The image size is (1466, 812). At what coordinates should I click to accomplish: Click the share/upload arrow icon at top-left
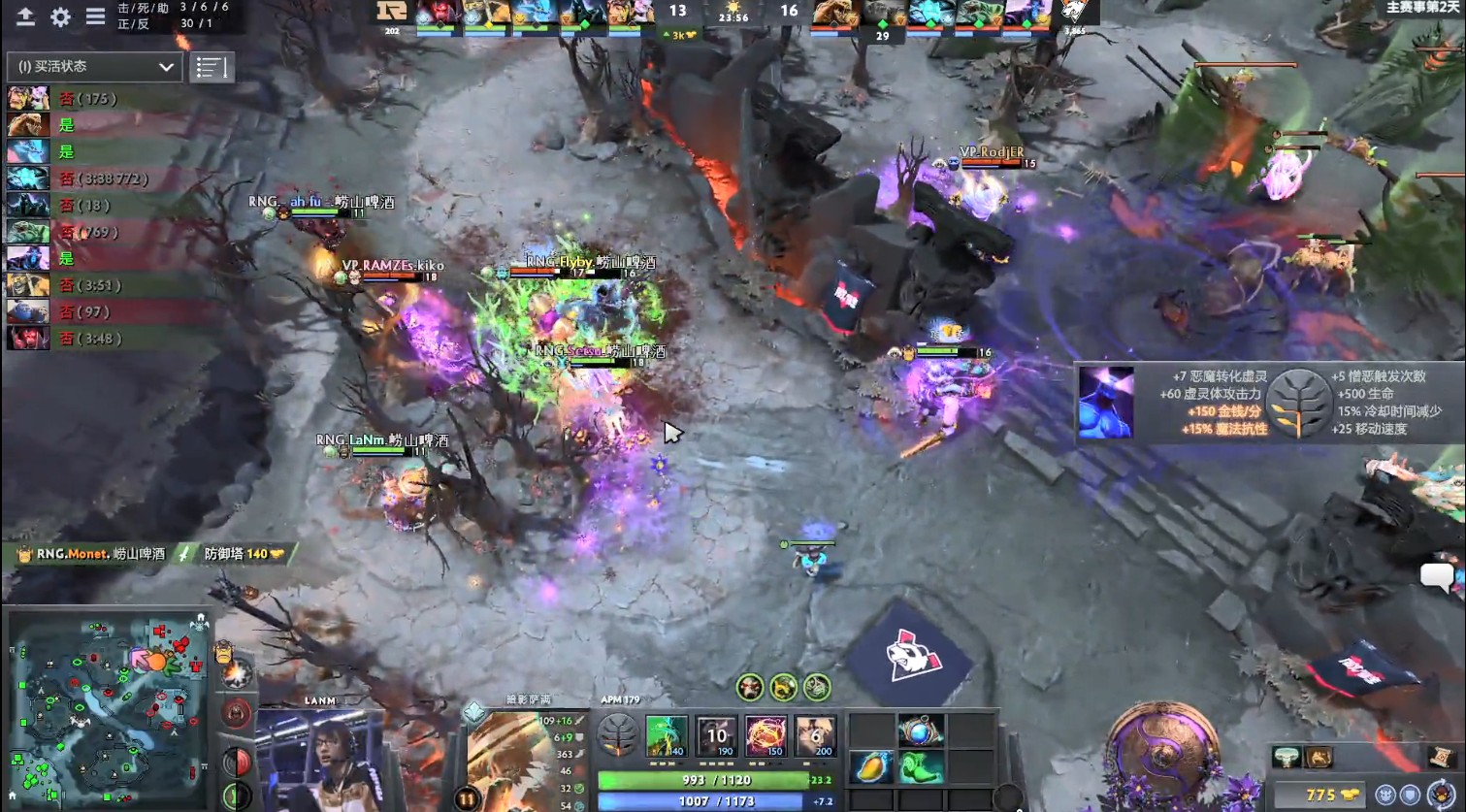click(23, 16)
